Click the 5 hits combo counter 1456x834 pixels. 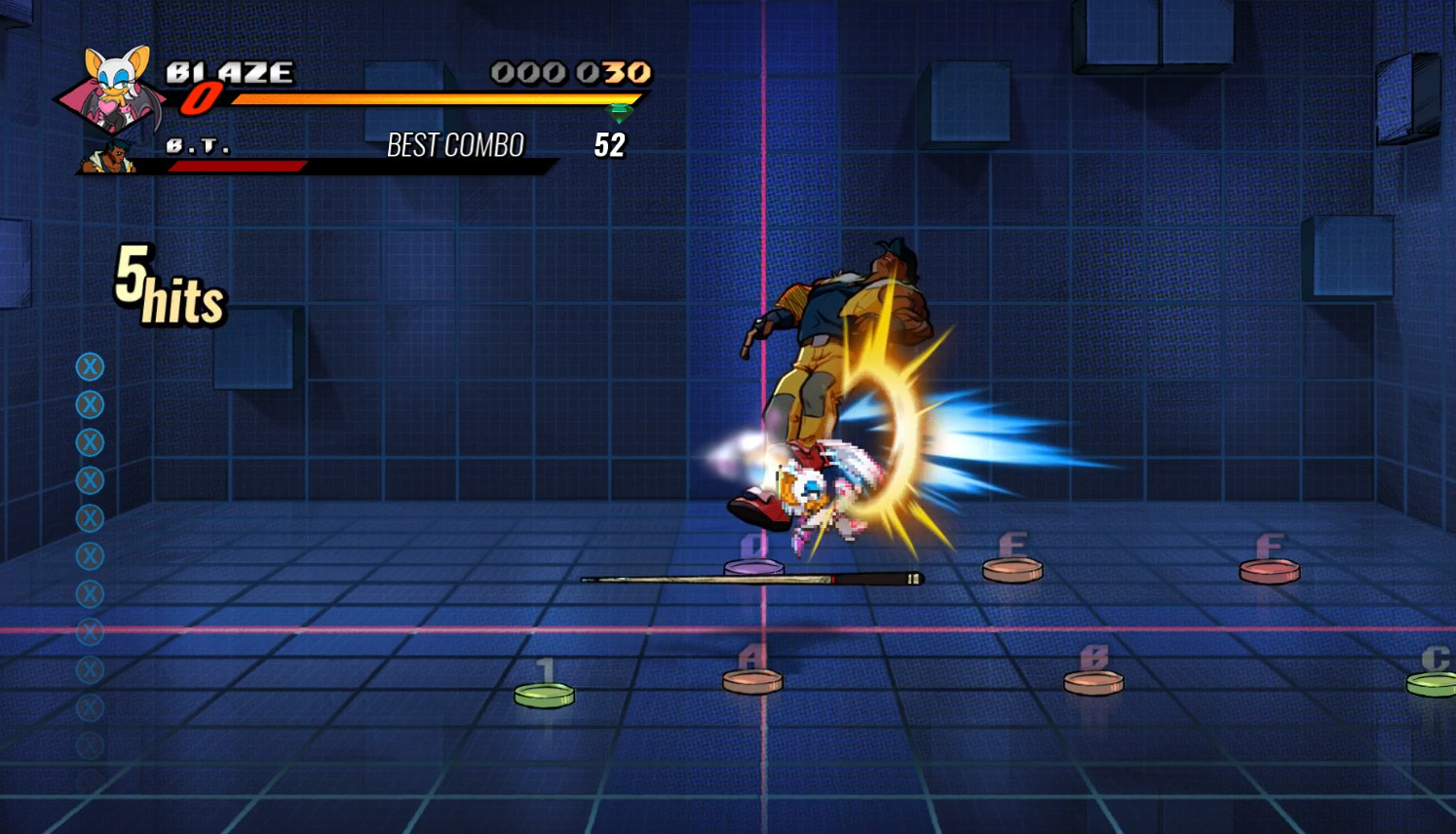point(169,285)
